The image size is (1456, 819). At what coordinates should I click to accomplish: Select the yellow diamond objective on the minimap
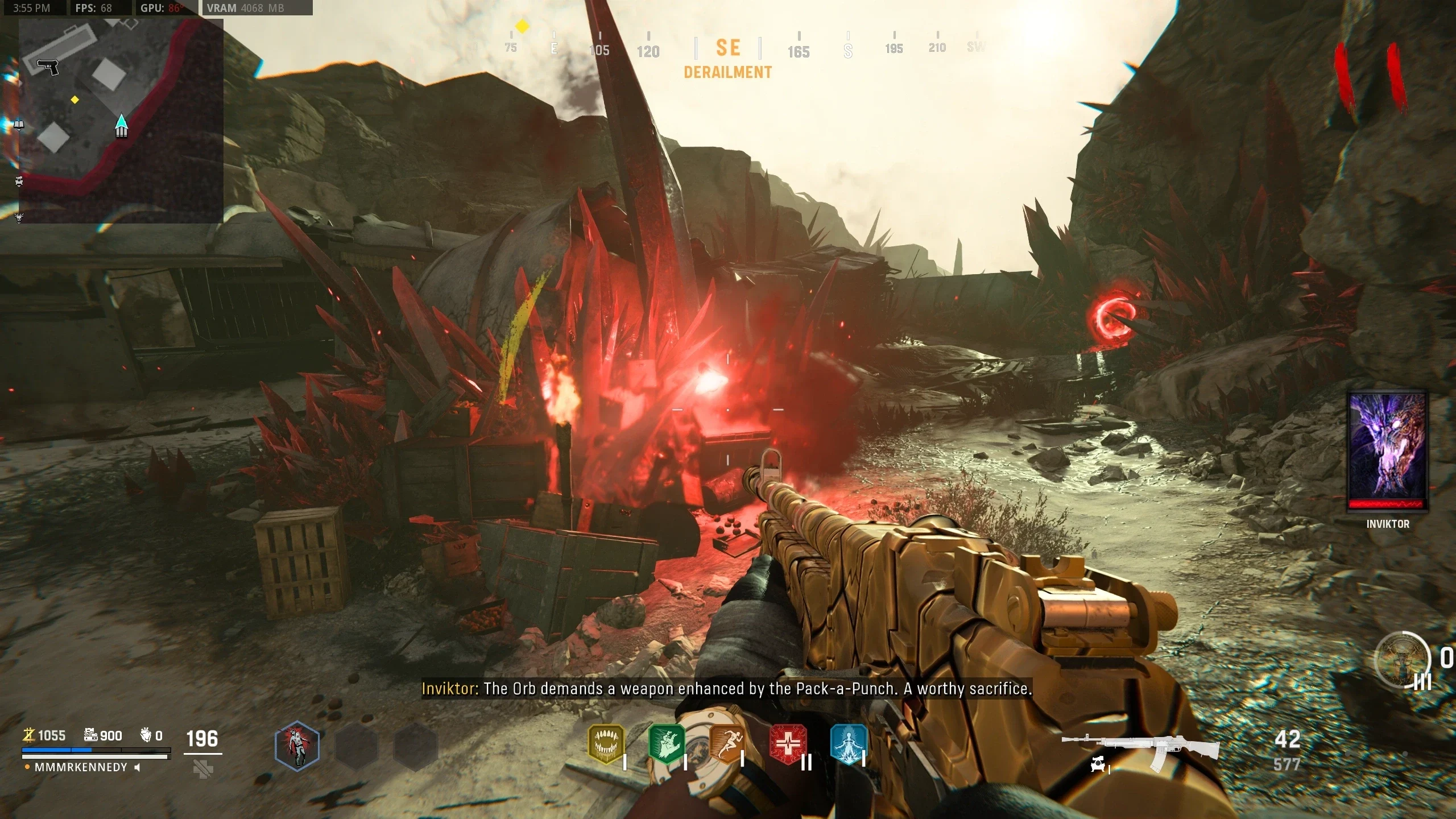(x=75, y=100)
